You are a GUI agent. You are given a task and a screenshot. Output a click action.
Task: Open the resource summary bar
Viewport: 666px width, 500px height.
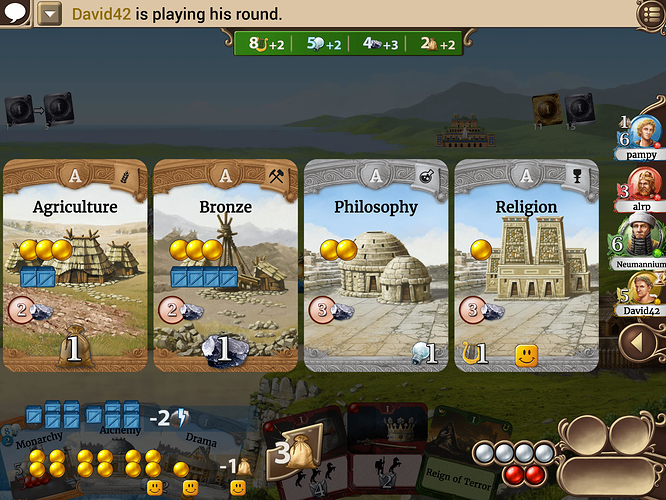click(346, 44)
